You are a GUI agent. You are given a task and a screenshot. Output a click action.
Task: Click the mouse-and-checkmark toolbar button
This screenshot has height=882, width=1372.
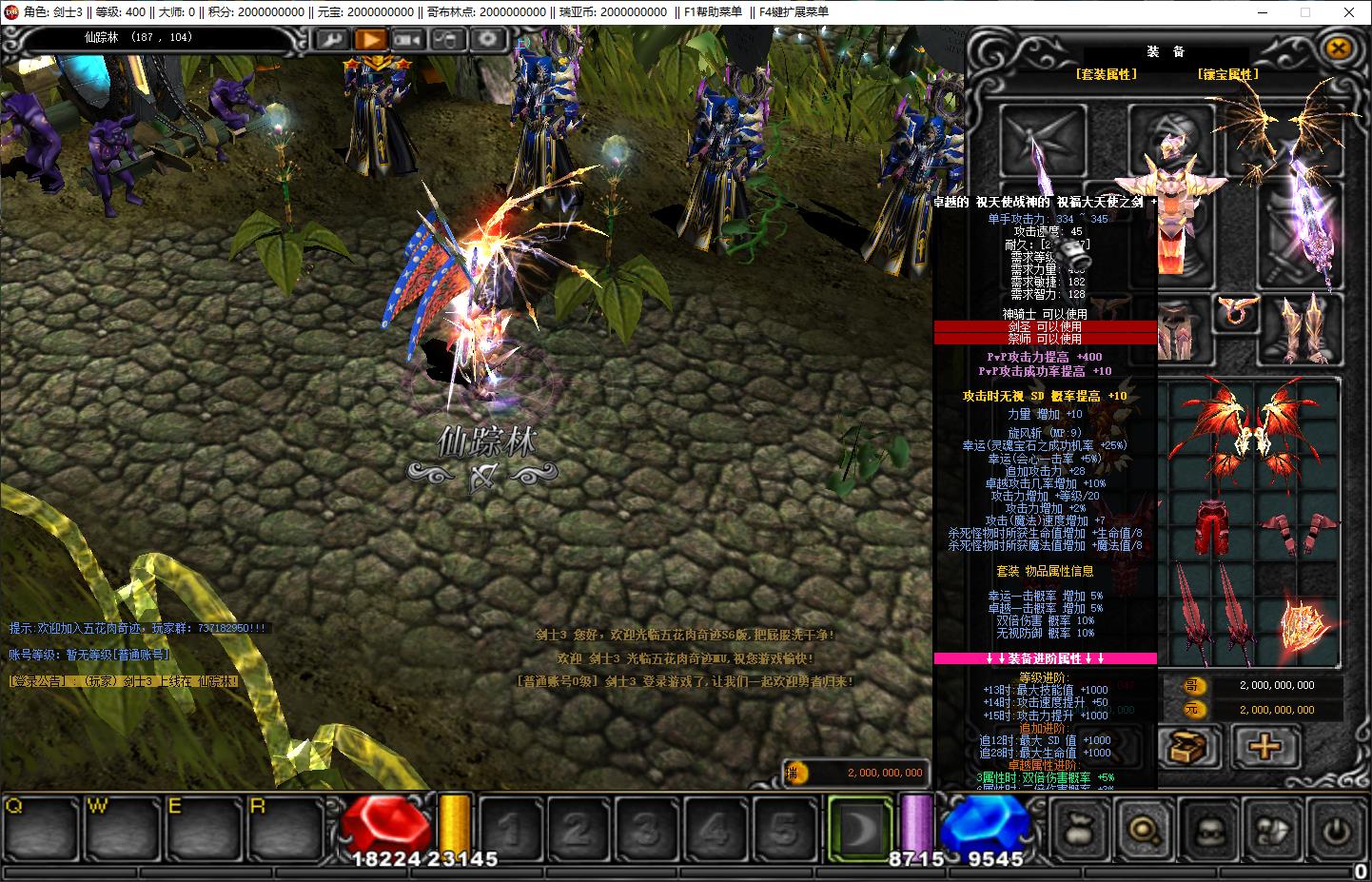point(447,39)
